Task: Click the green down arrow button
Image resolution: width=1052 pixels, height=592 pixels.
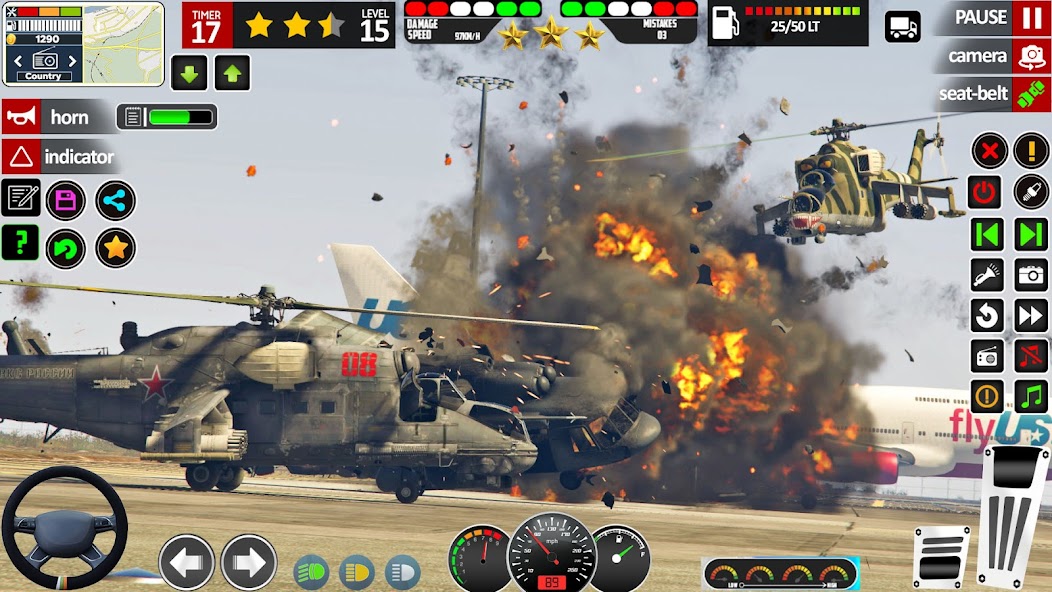Action: tap(188, 73)
